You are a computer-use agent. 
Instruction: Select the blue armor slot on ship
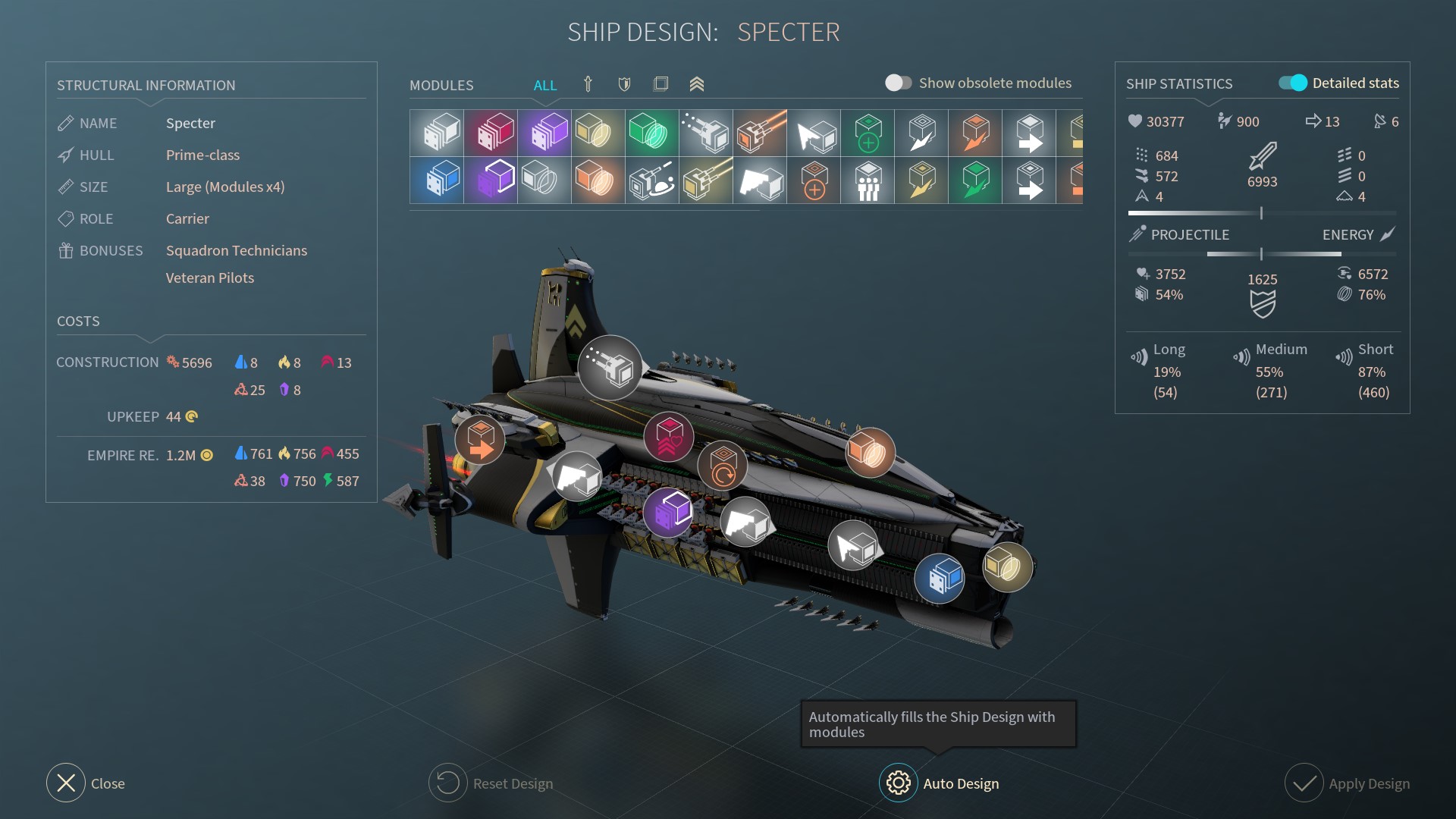click(940, 579)
